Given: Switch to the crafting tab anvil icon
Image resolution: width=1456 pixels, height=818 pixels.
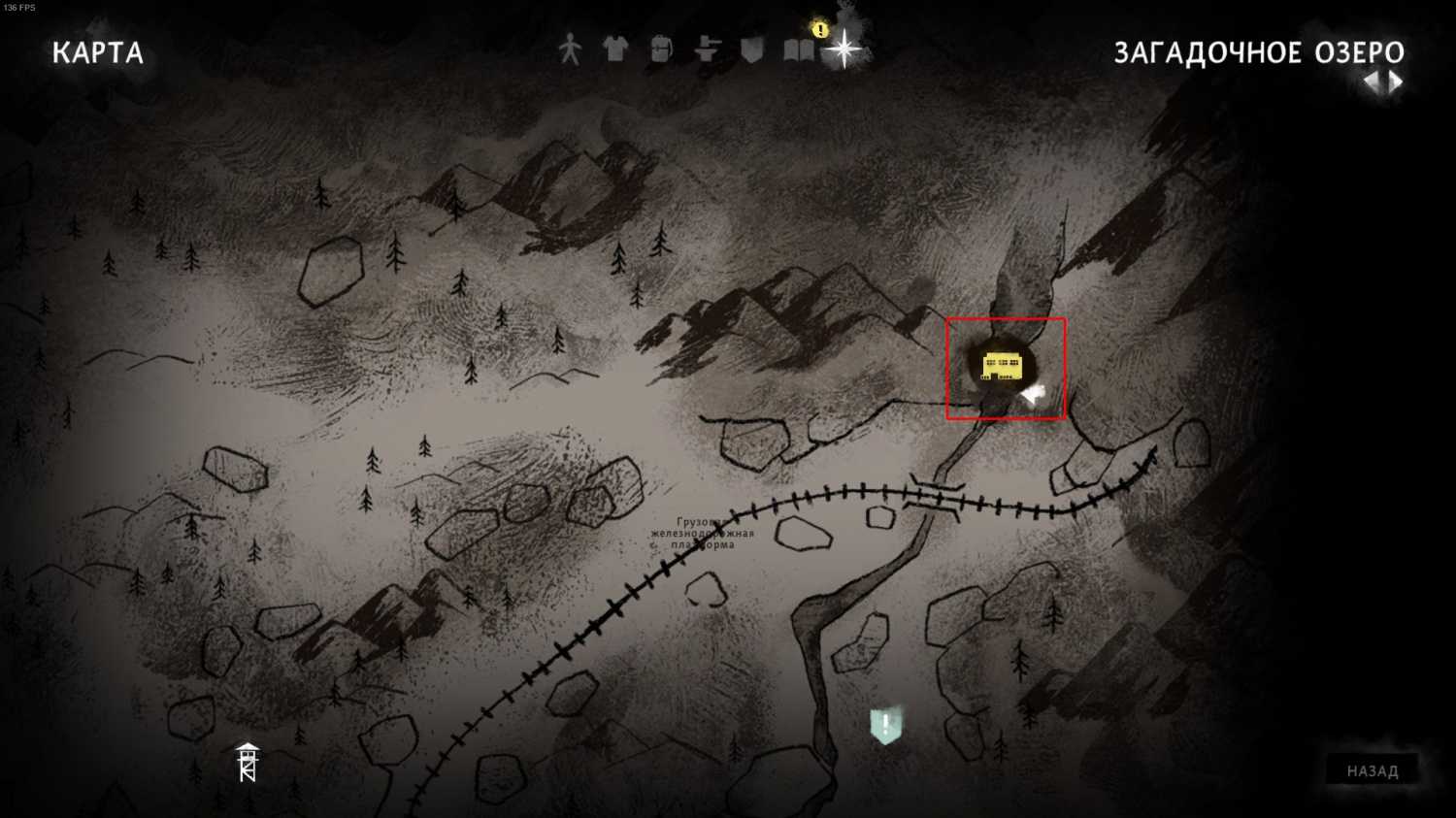Looking at the screenshot, I should click(x=707, y=49).
